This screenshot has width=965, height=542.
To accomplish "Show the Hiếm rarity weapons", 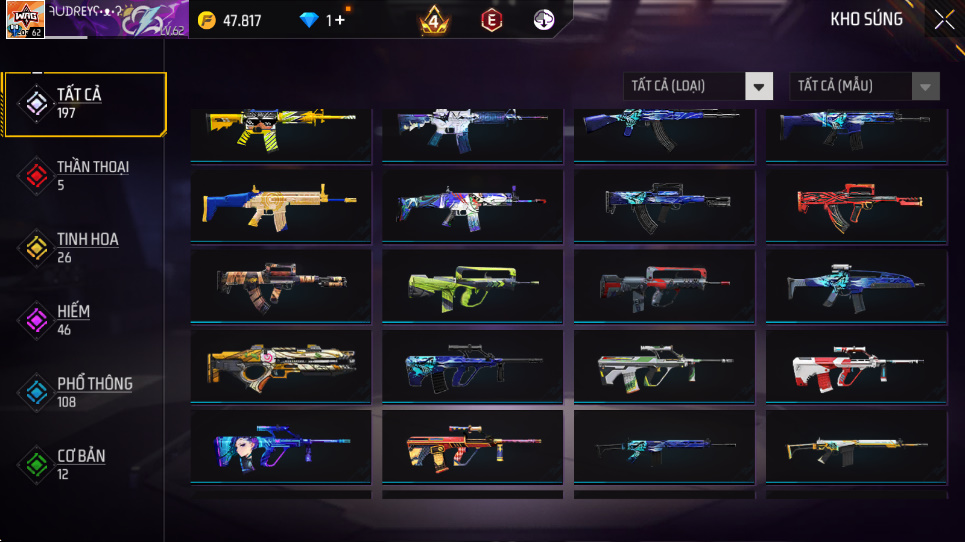I will pyautogui.click(x=84, y=319).
